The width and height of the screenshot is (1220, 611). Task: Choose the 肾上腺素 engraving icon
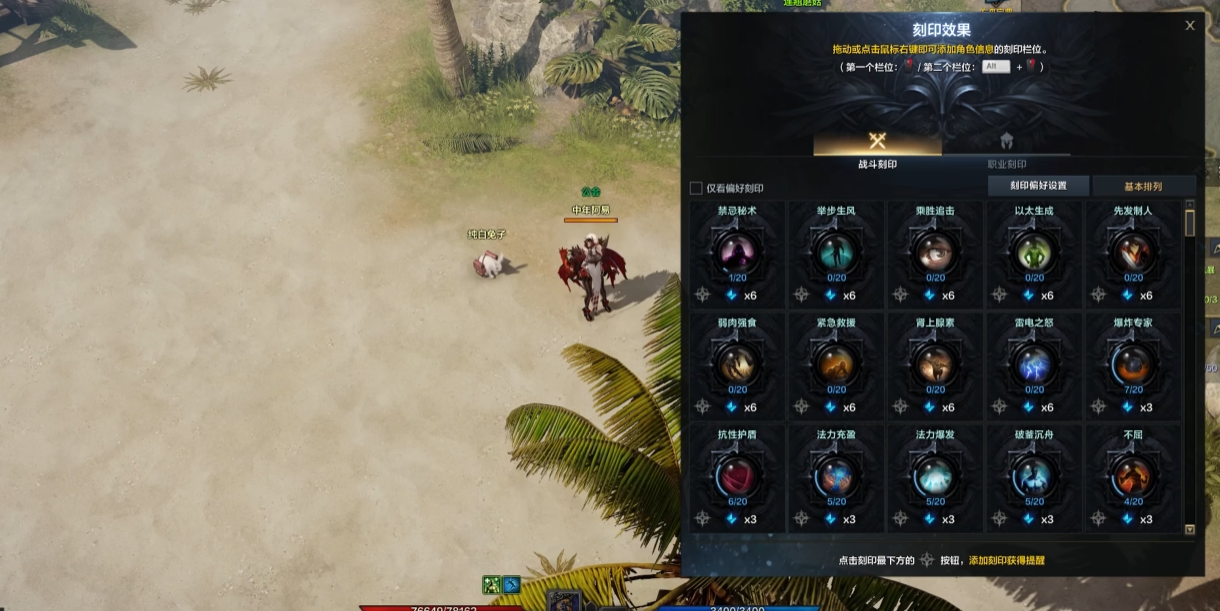pyautogui.click(x=935, y=364)
